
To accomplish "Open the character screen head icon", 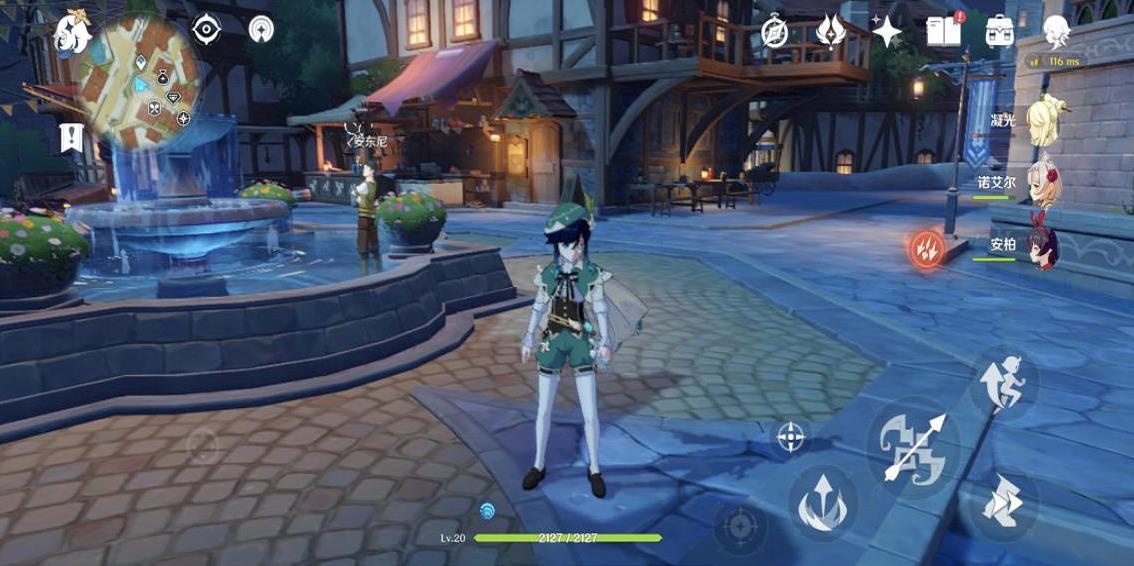I will pyautogui.click(x=1057, y=32).
